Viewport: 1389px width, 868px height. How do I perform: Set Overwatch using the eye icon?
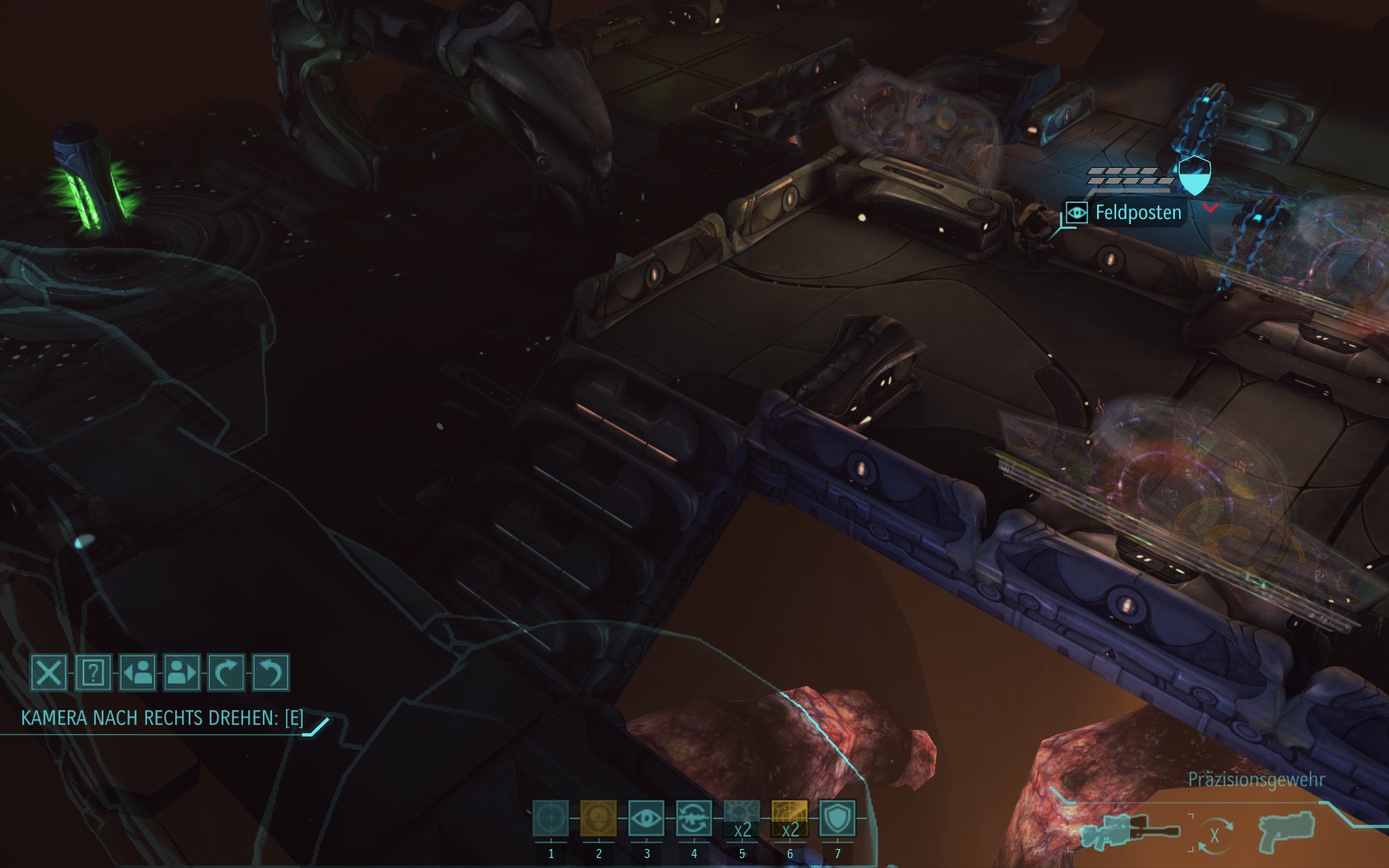pyautogui.click(x=647, y=819)
